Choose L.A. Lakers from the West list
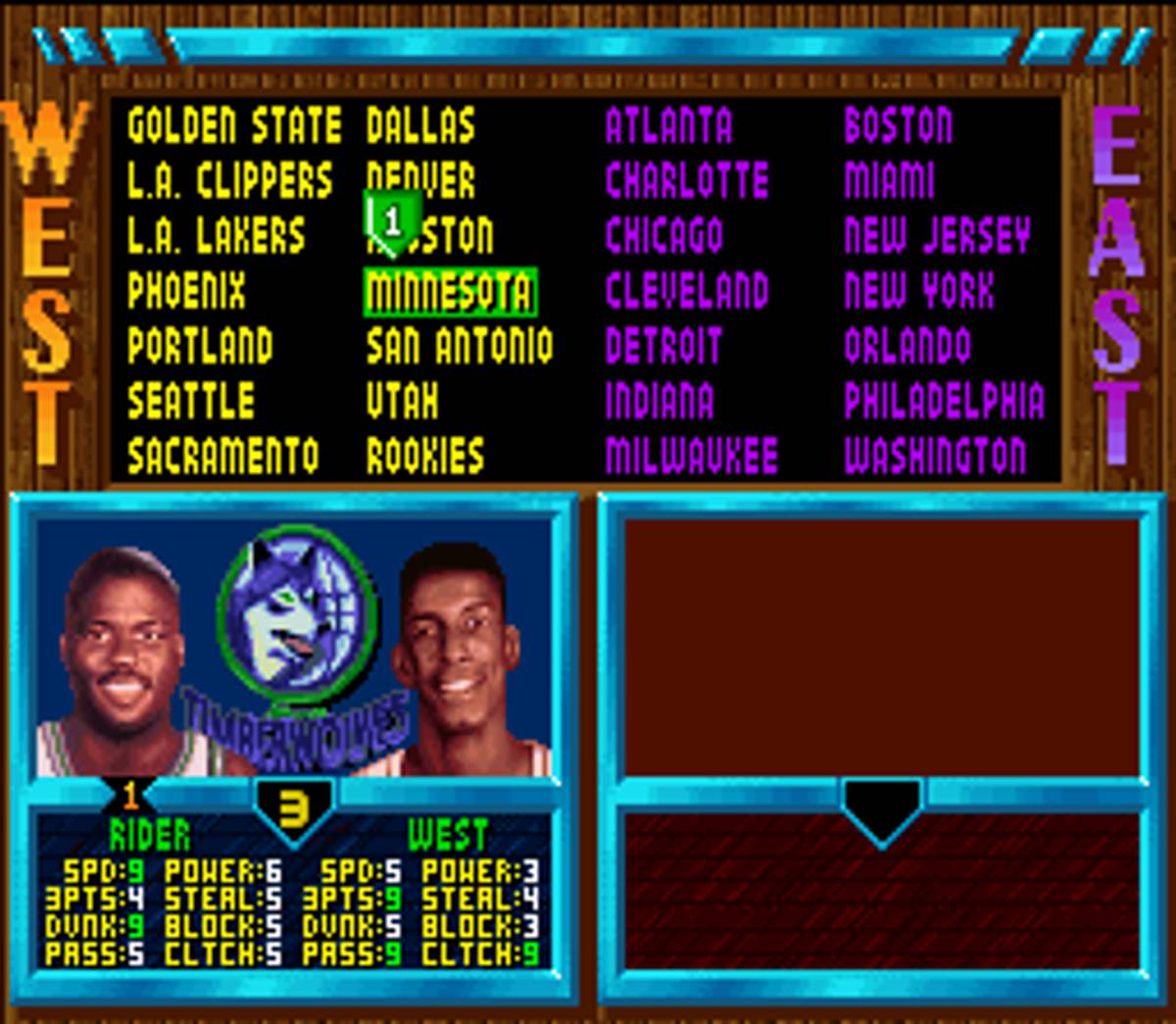1176x1024 pixels. pos(216,236)
